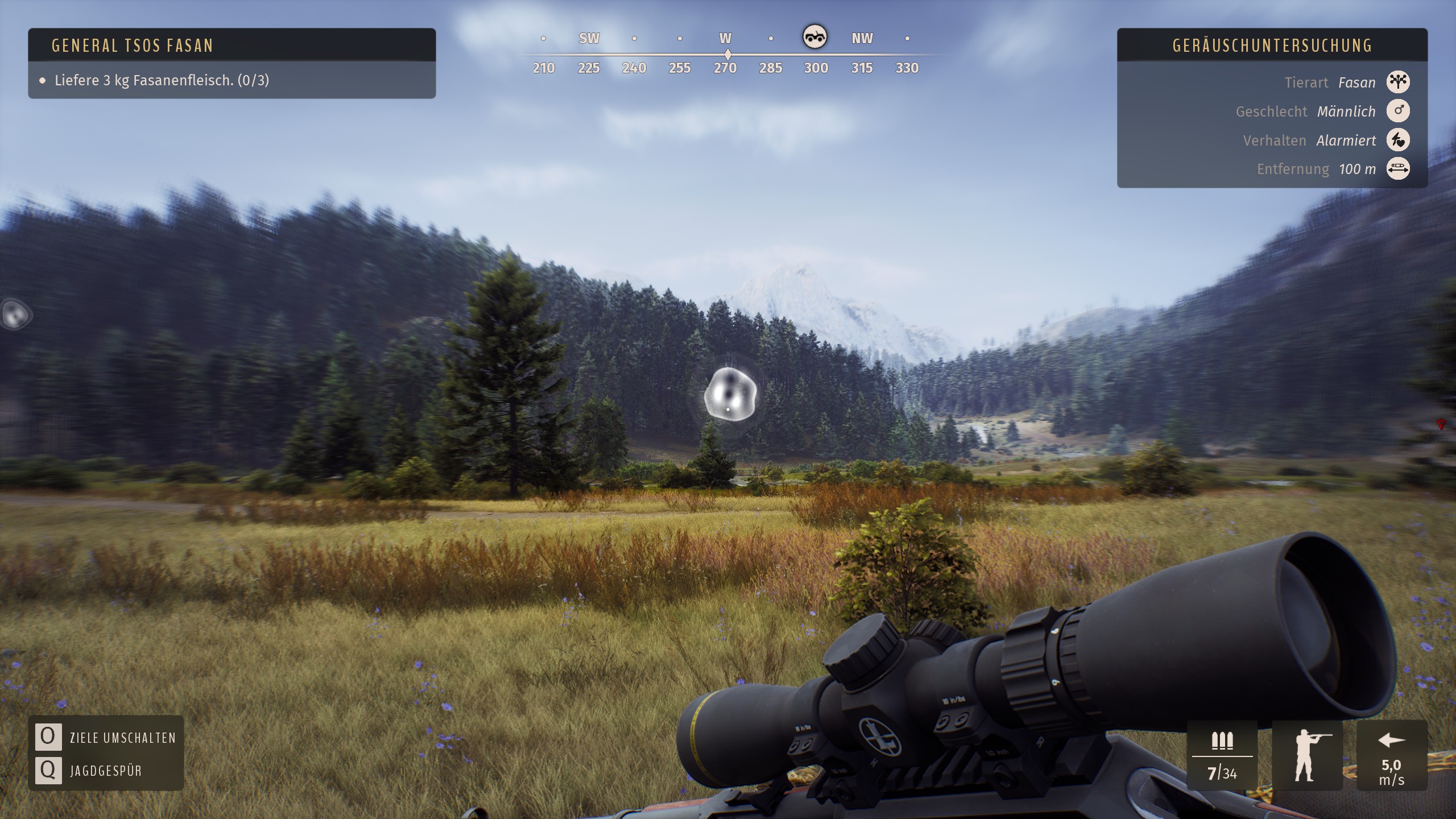
Task: Click the standing hunter stance icon
Action: [x=1307, y=755]
